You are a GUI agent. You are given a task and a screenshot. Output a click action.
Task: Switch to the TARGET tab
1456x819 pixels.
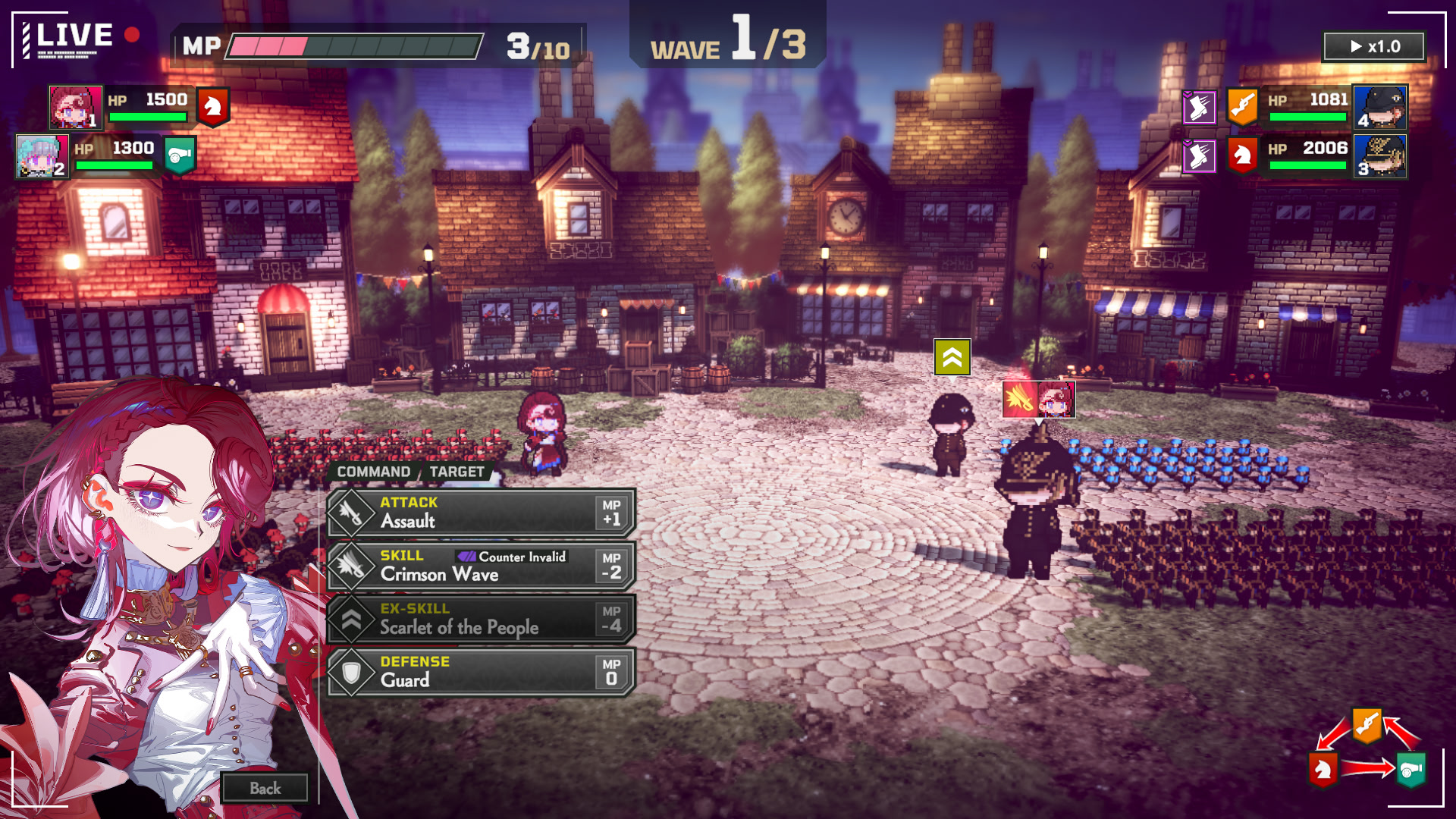pyautogui.click(x=457, y=472)
